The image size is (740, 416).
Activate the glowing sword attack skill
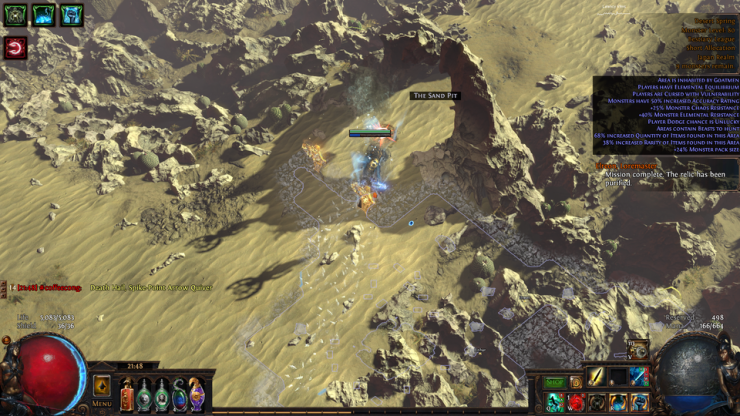[597, 377]
